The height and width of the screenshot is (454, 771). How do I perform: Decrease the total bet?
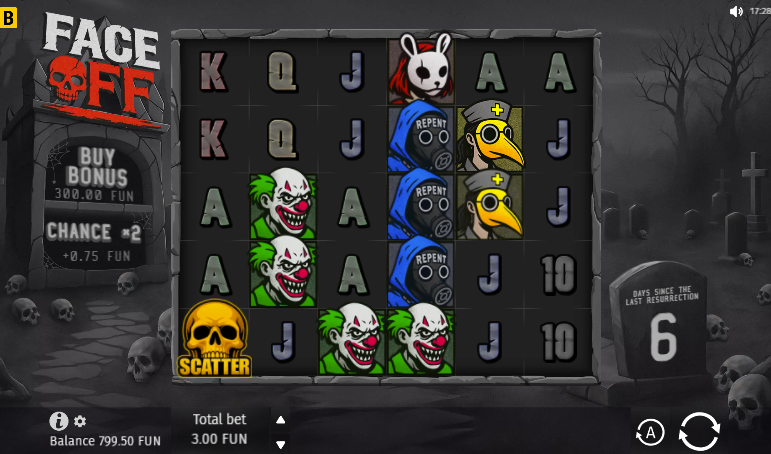point(281,444)
